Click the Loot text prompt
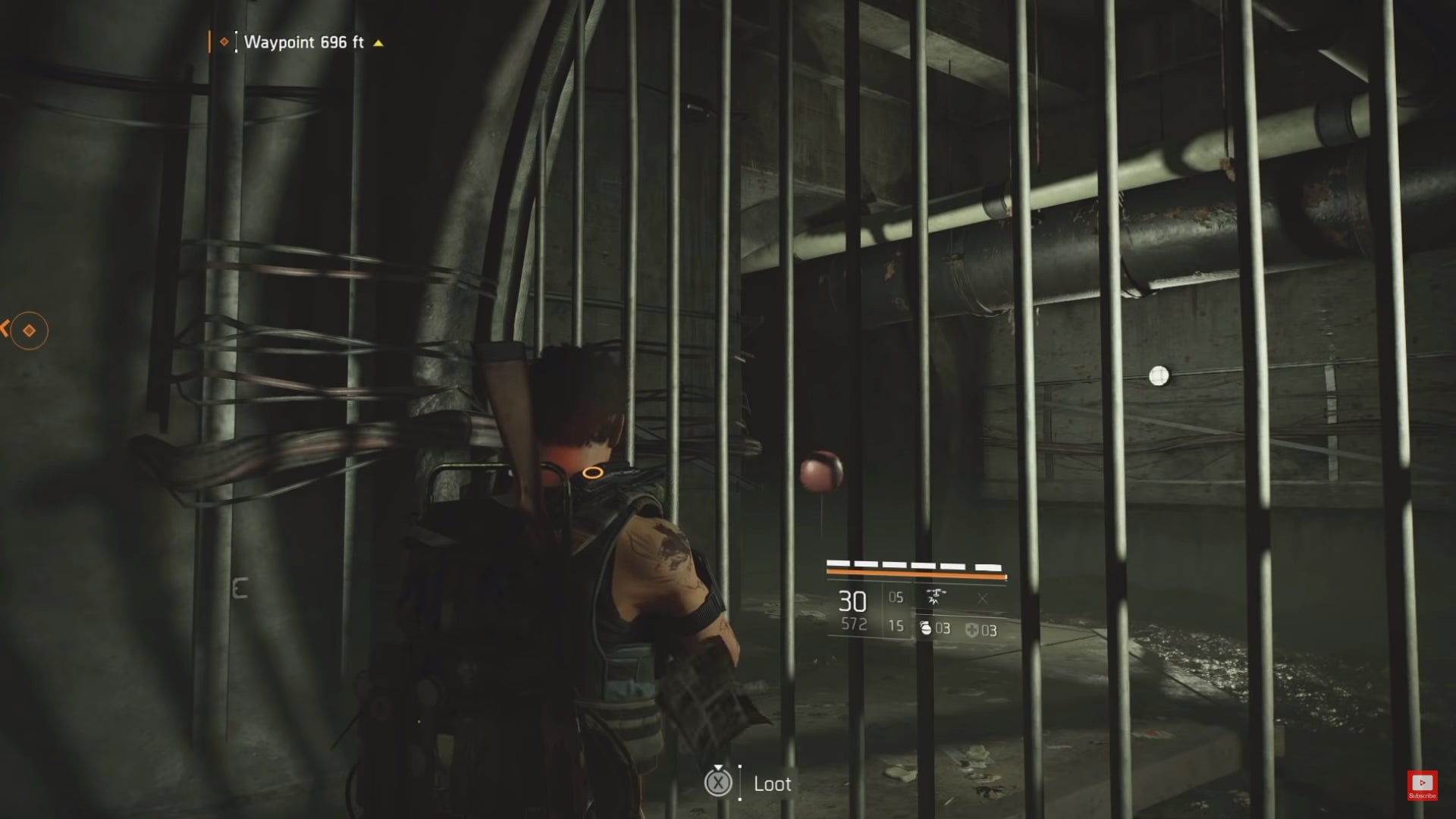Image resolution: width=1456 pixels, height=819 pixels. [772, 784]
